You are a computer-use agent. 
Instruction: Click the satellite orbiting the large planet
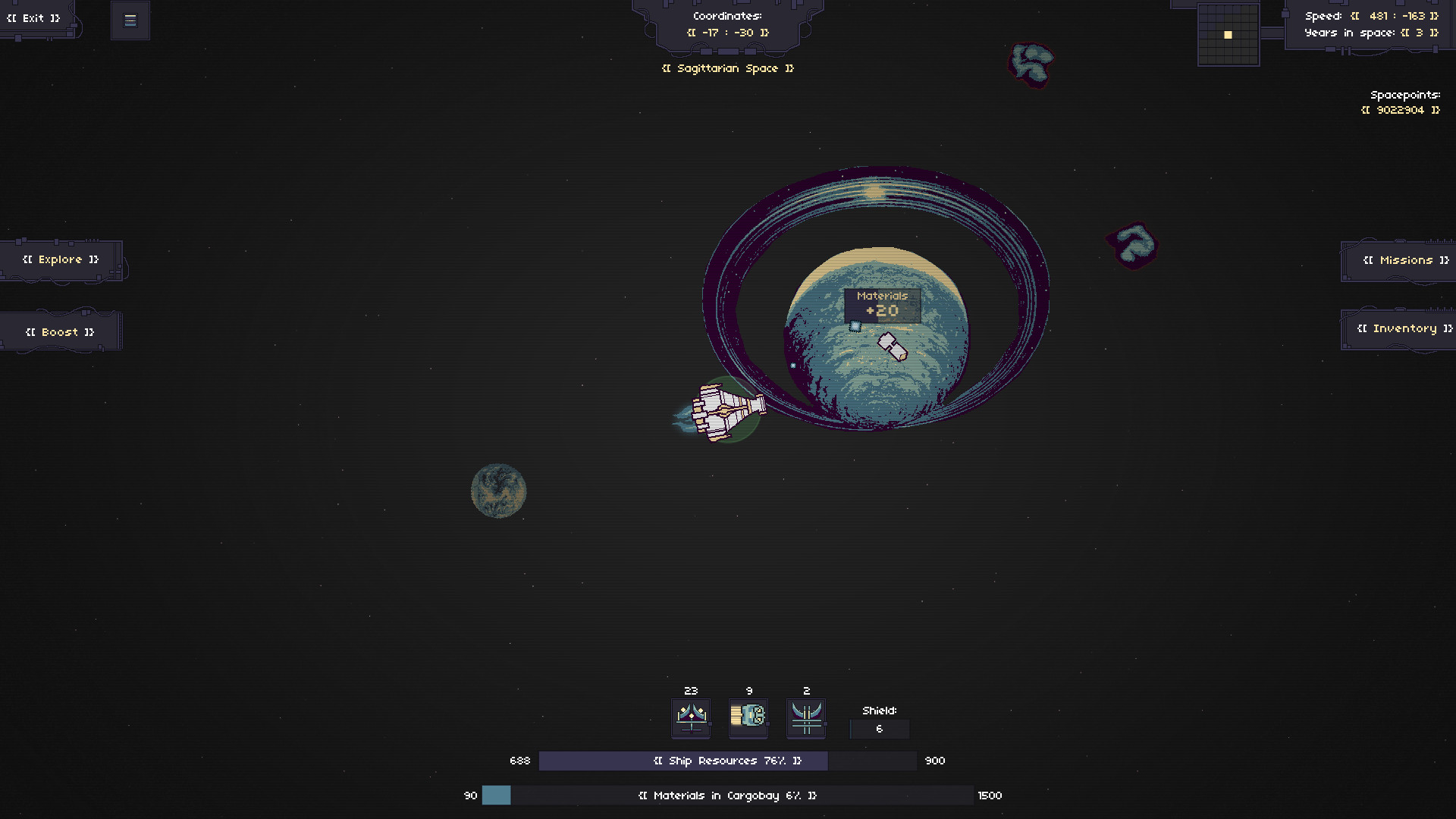(891, 347)
